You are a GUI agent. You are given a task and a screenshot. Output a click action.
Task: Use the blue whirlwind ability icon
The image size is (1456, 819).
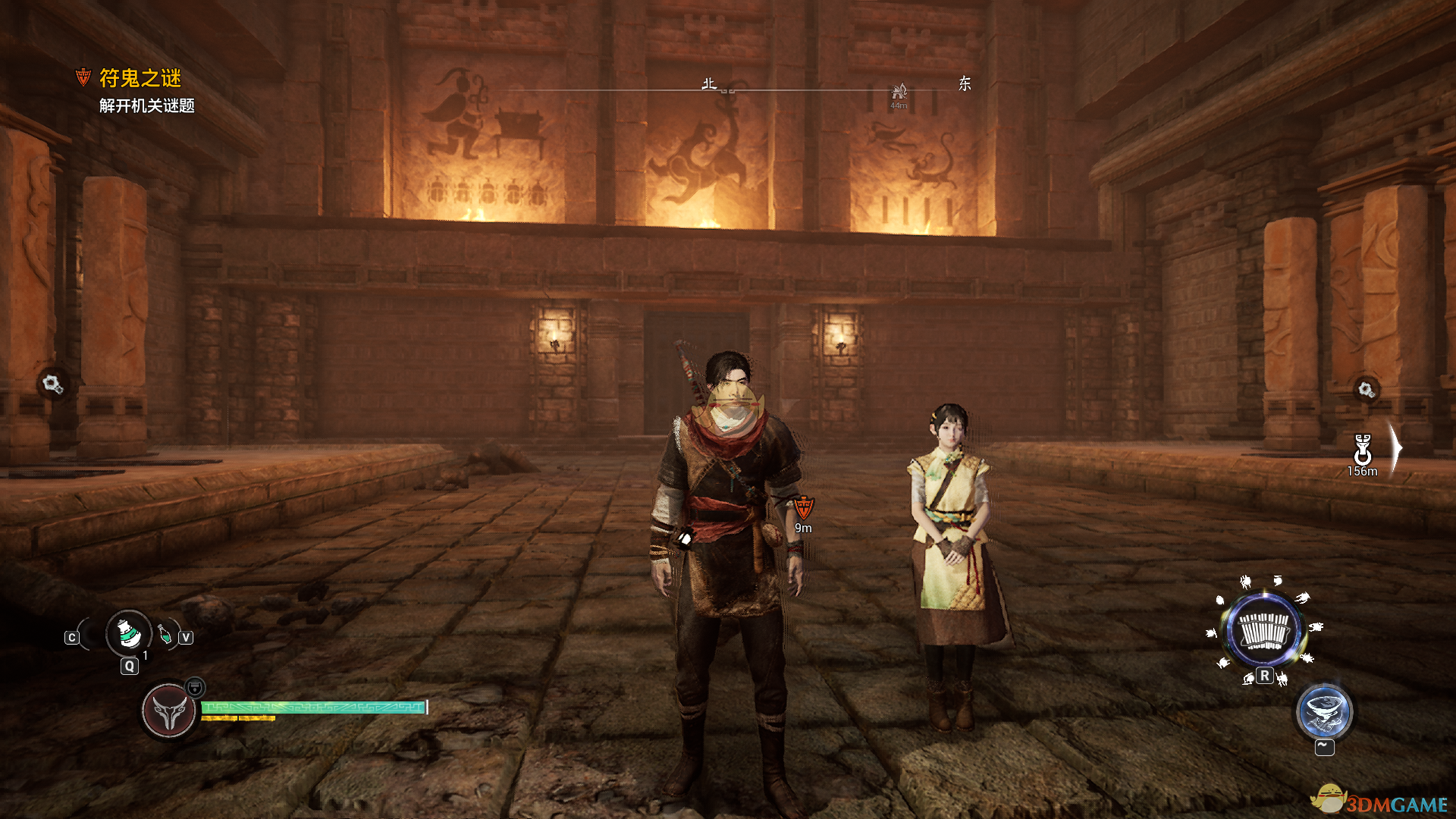click(x=1324, y=712)
